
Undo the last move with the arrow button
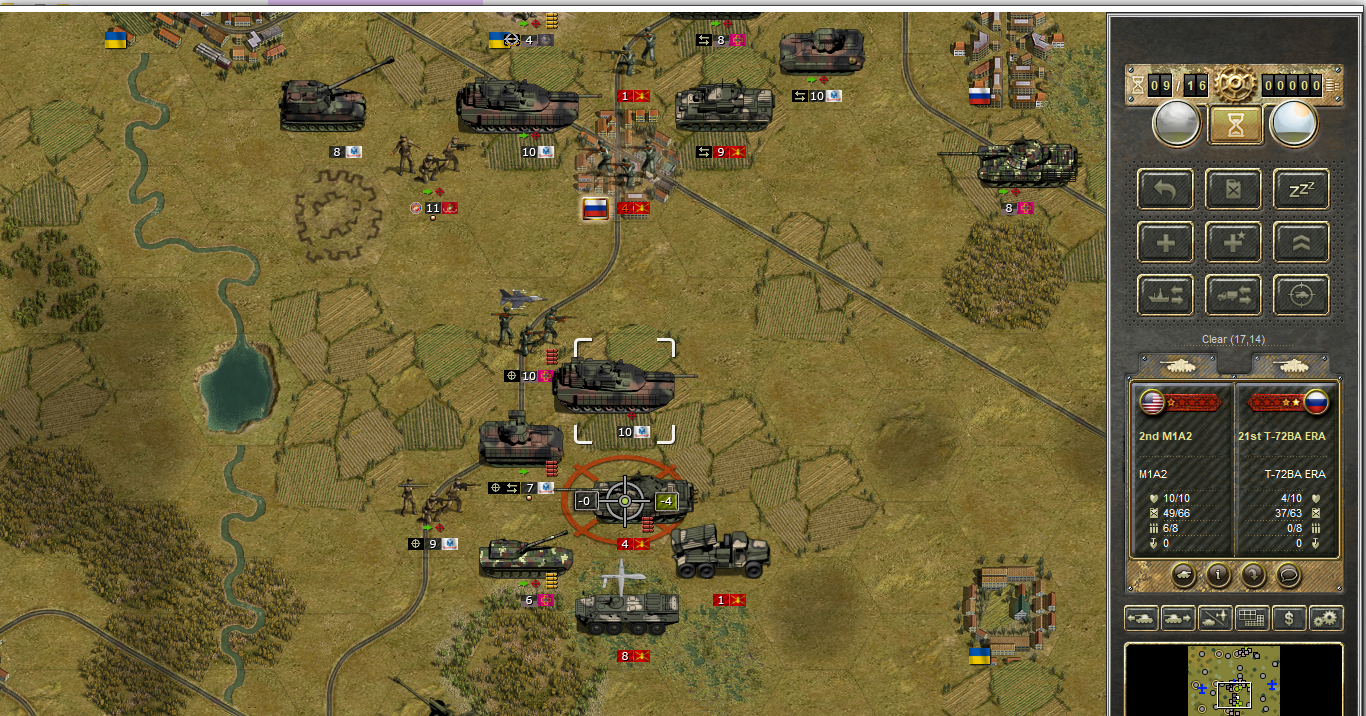coord(1165,189)
